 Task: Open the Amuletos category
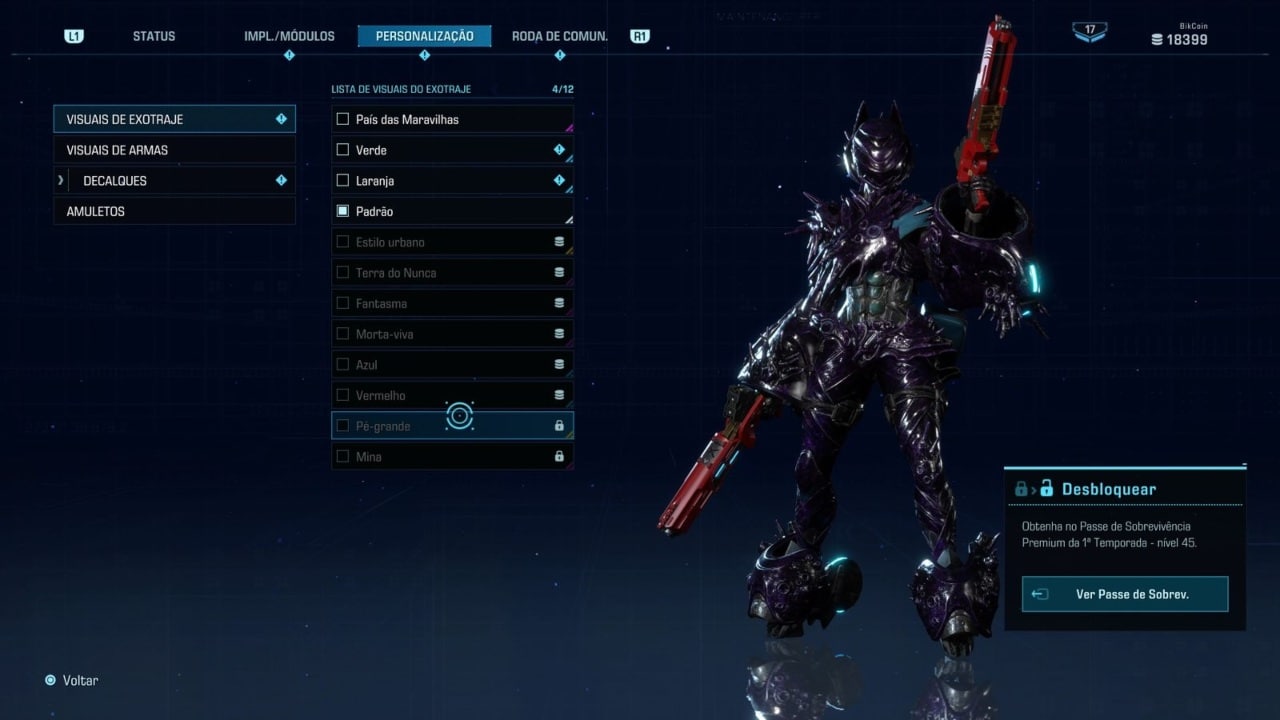[174, 211]
